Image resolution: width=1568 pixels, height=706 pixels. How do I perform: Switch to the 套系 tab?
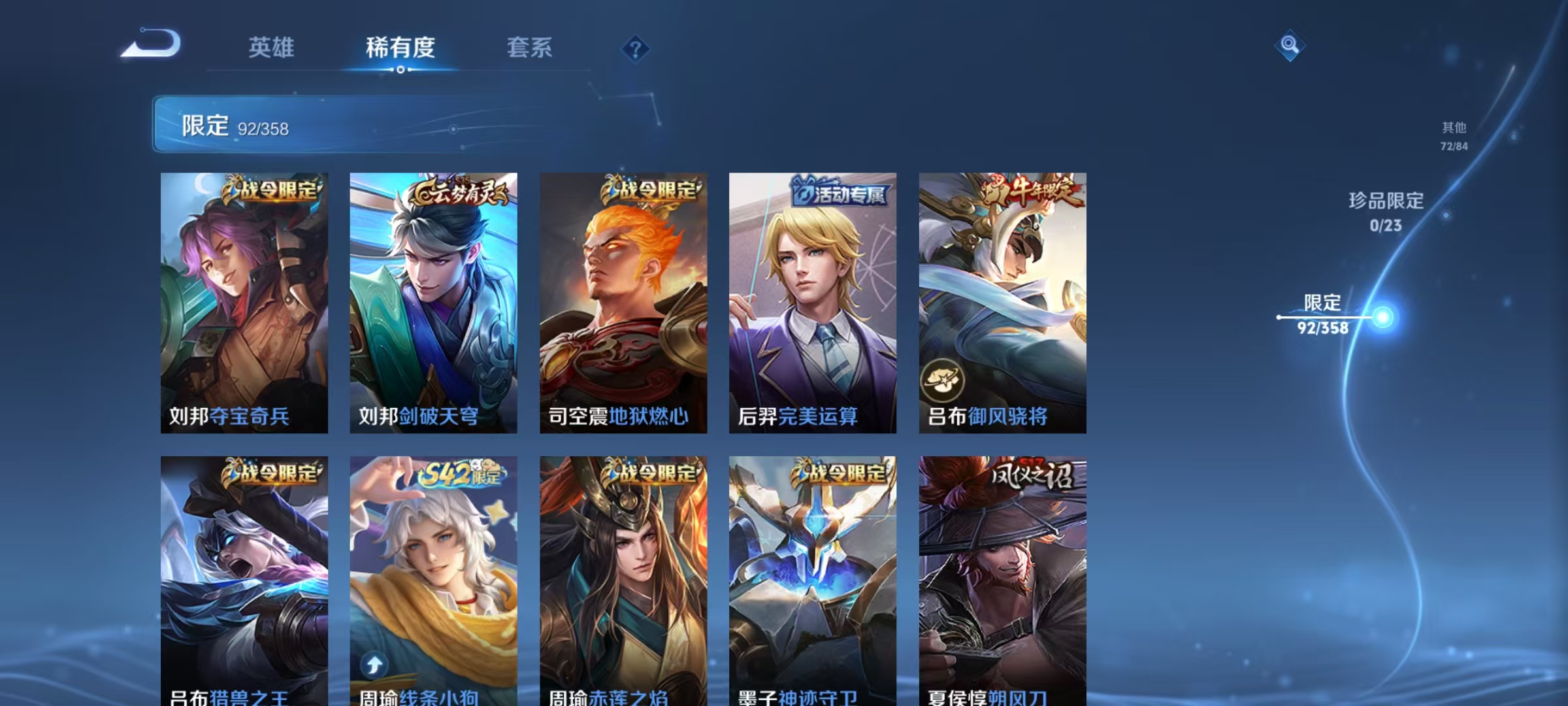click(x=531, y=48)
